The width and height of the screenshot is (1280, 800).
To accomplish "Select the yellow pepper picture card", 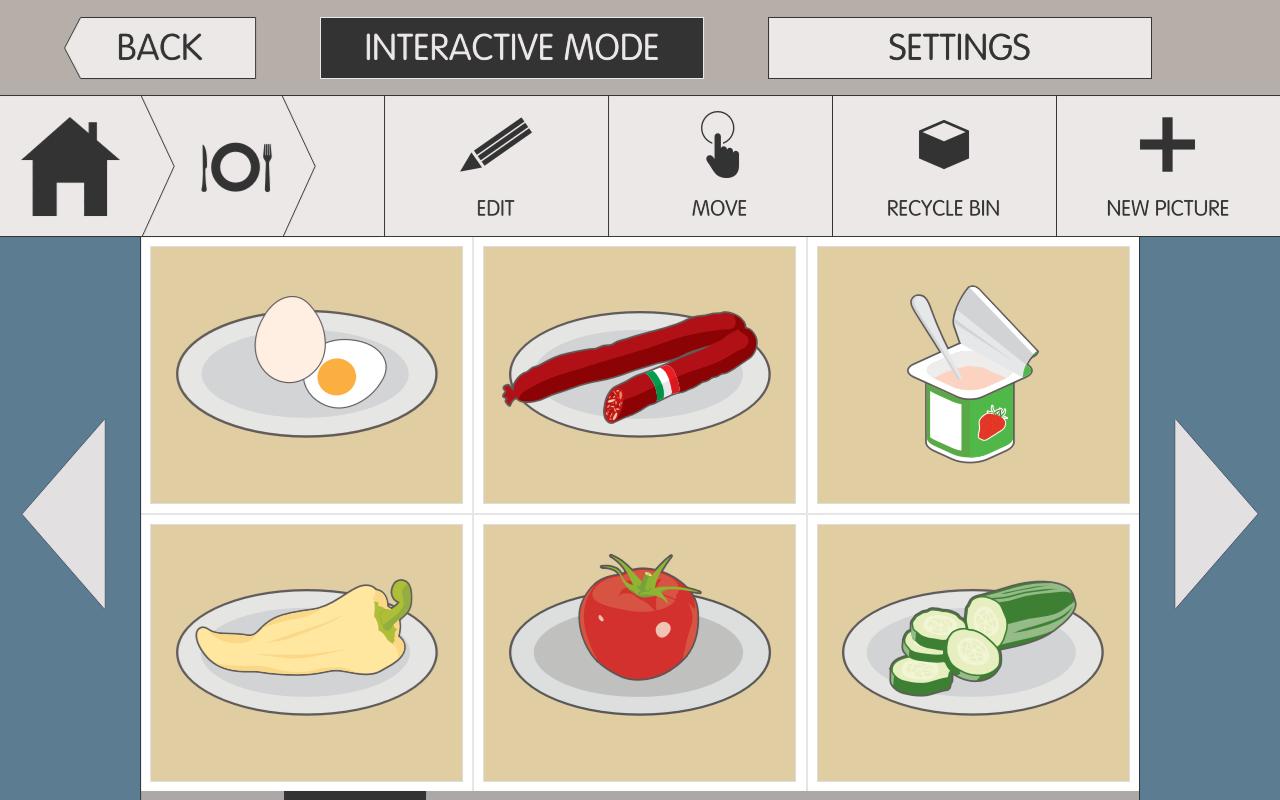I will point(306,652).
